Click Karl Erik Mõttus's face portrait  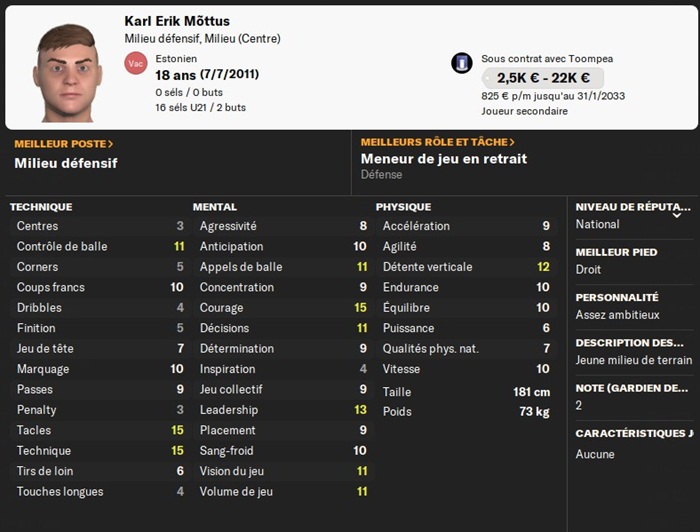coord(69,68)
